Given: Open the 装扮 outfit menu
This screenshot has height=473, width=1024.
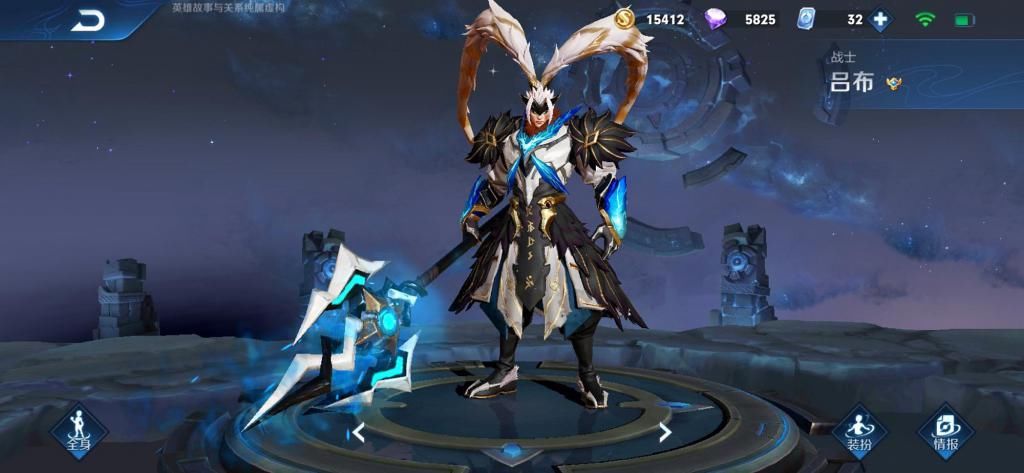Looking at the screenshot, I should point(859,433).
